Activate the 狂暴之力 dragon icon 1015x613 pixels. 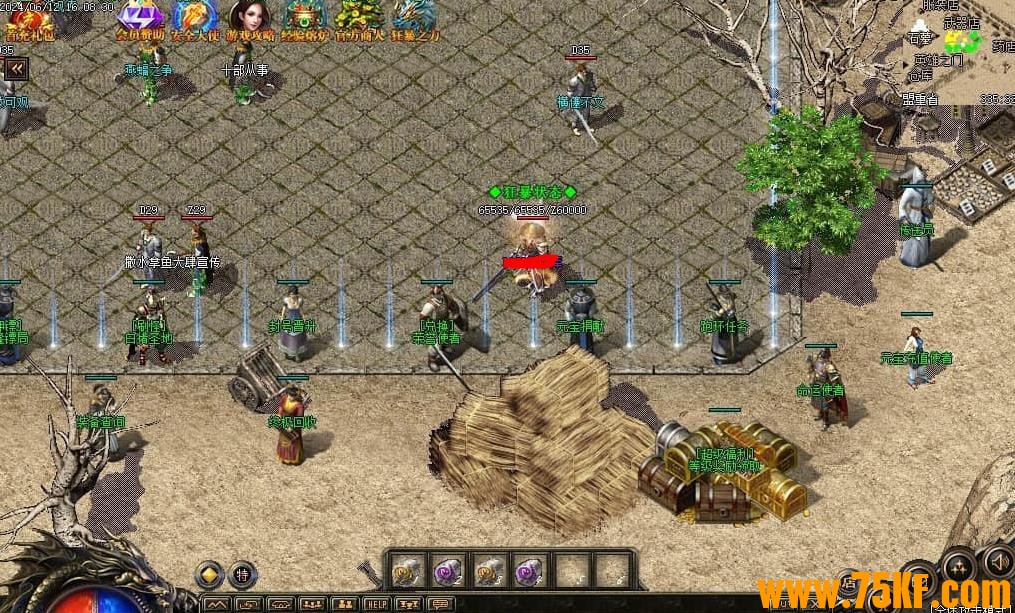[415, 18]
